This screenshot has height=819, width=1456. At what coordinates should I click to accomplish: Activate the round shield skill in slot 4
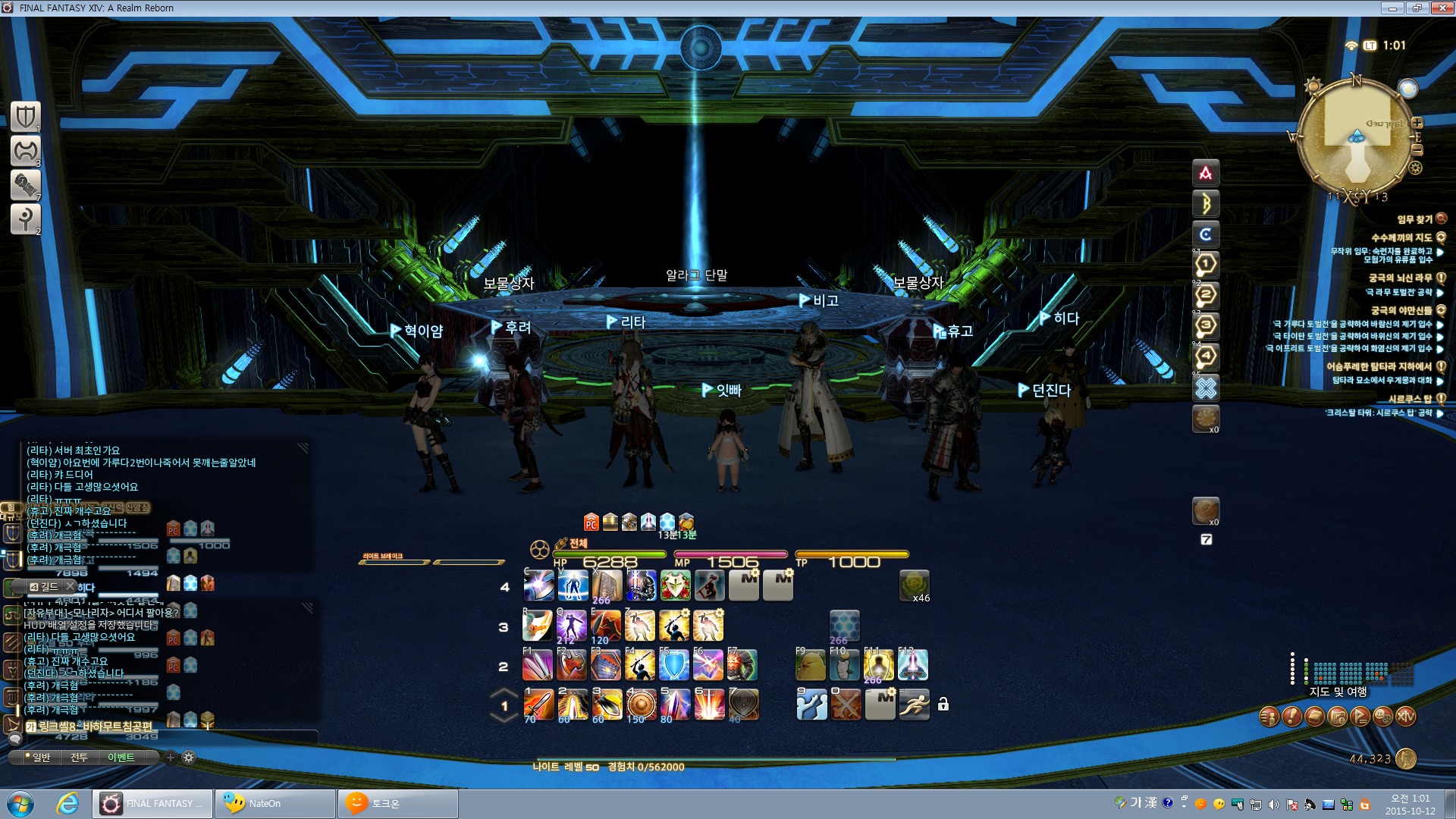(641, 705)
